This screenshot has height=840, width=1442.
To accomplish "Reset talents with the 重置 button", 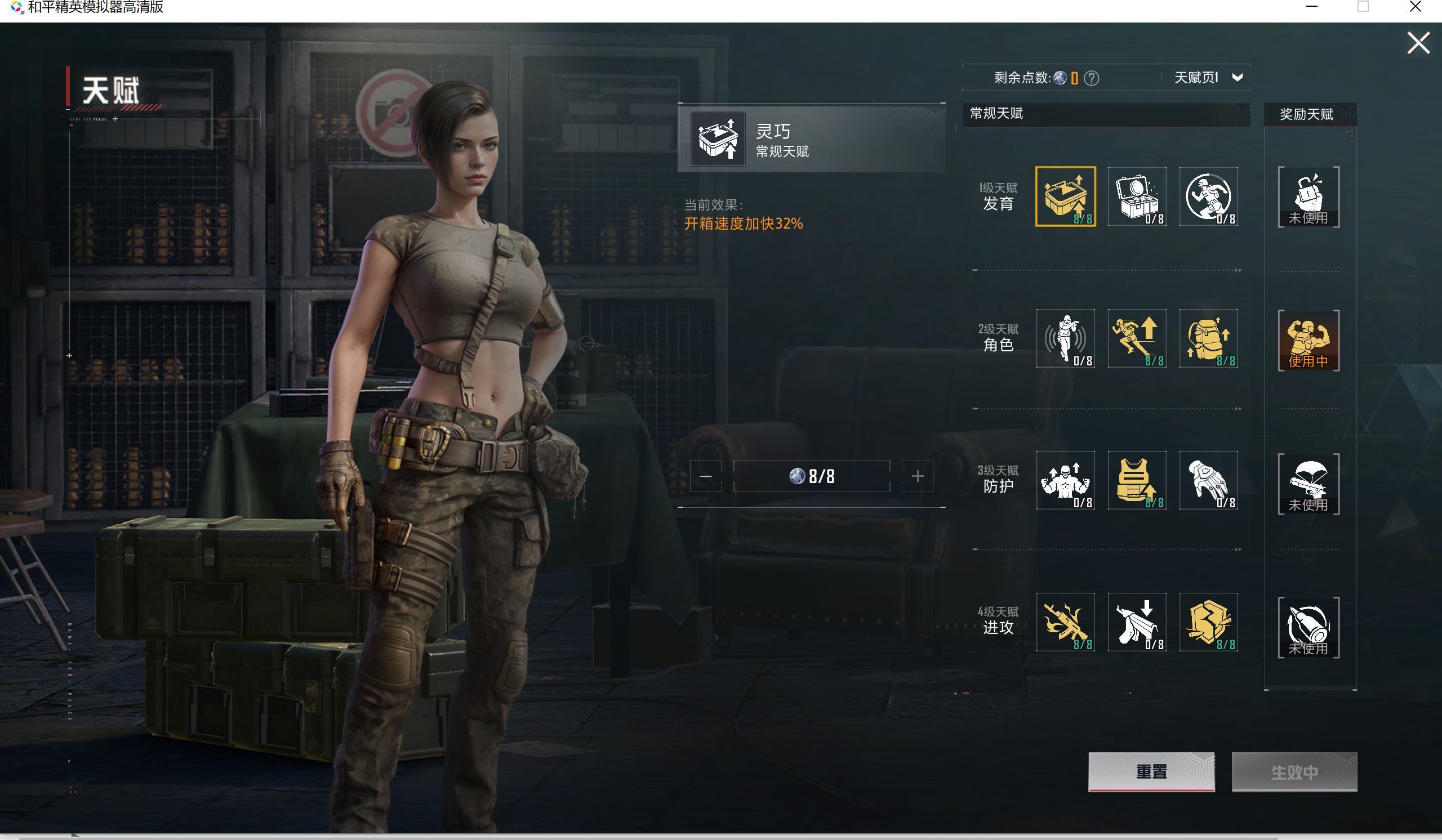I will [1151, 771].
